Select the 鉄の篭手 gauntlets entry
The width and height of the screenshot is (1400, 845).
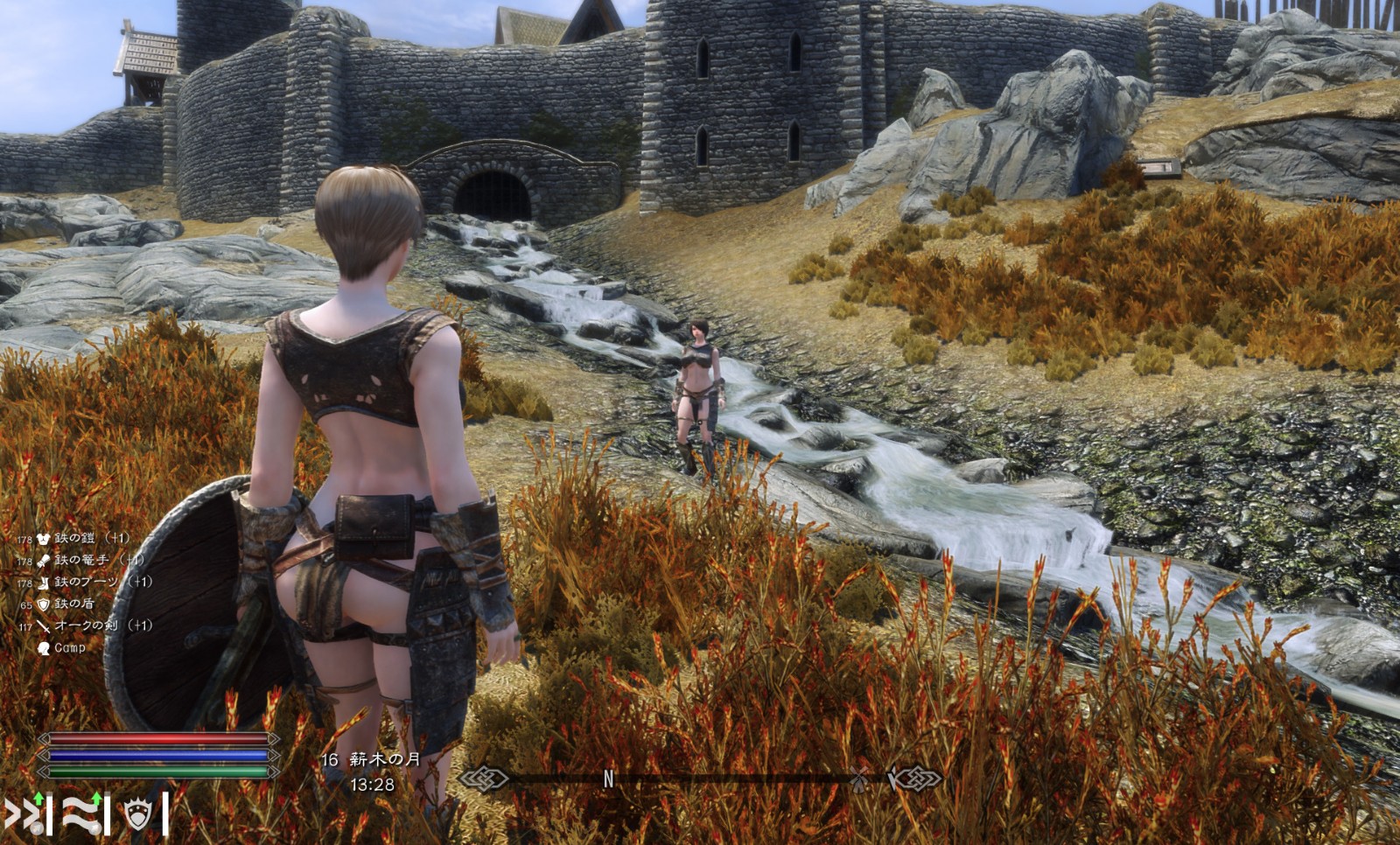tap(81, 560)
